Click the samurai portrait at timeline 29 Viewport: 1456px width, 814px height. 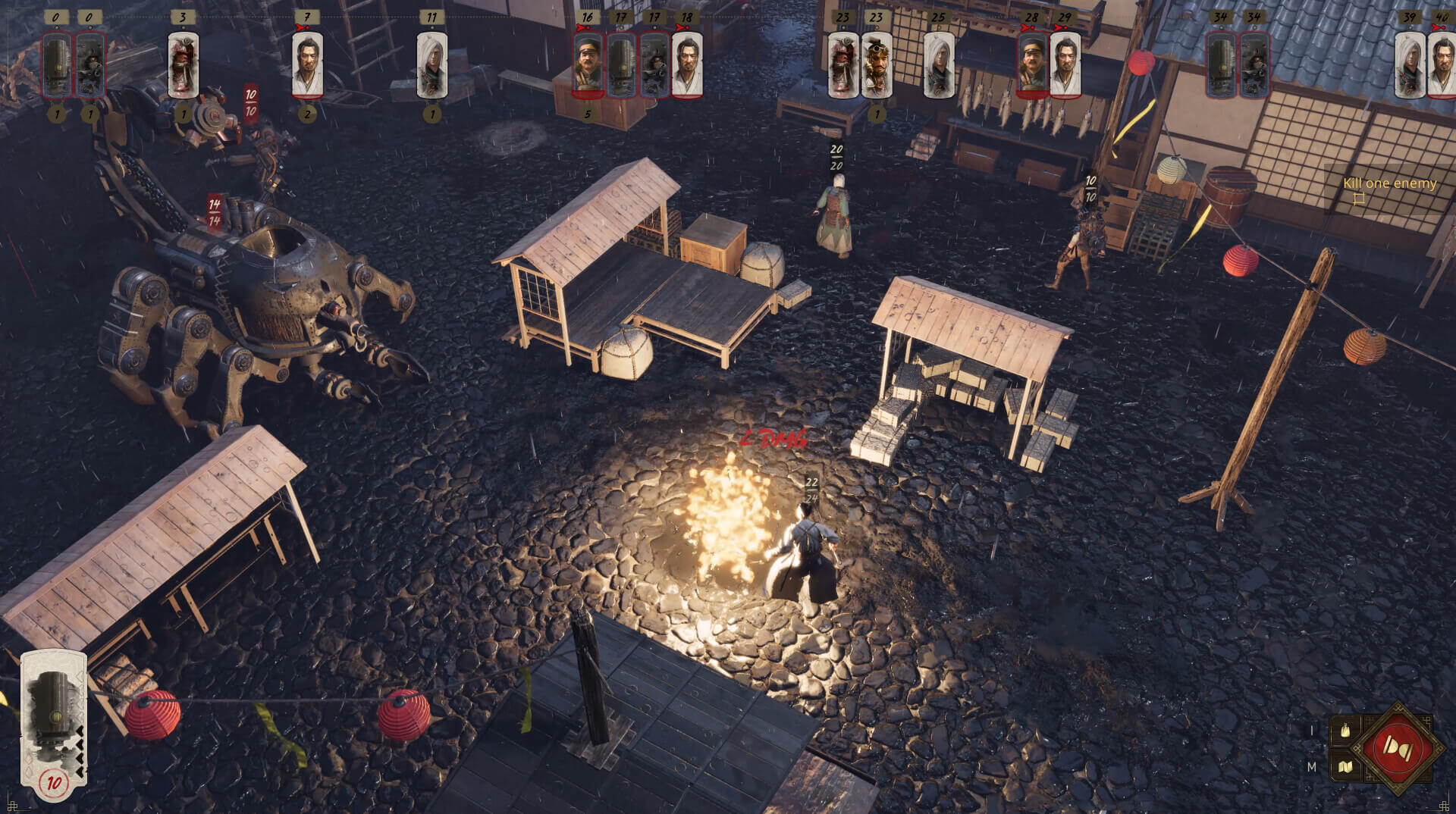[1065, 65]
